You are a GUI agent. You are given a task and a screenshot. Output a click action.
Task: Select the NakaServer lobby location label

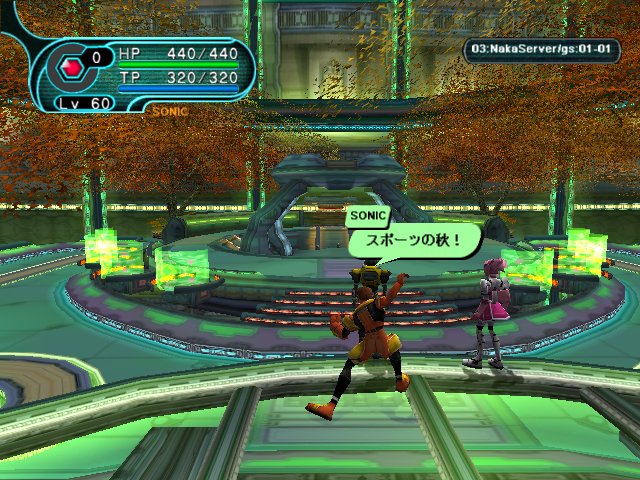[541, 49]
